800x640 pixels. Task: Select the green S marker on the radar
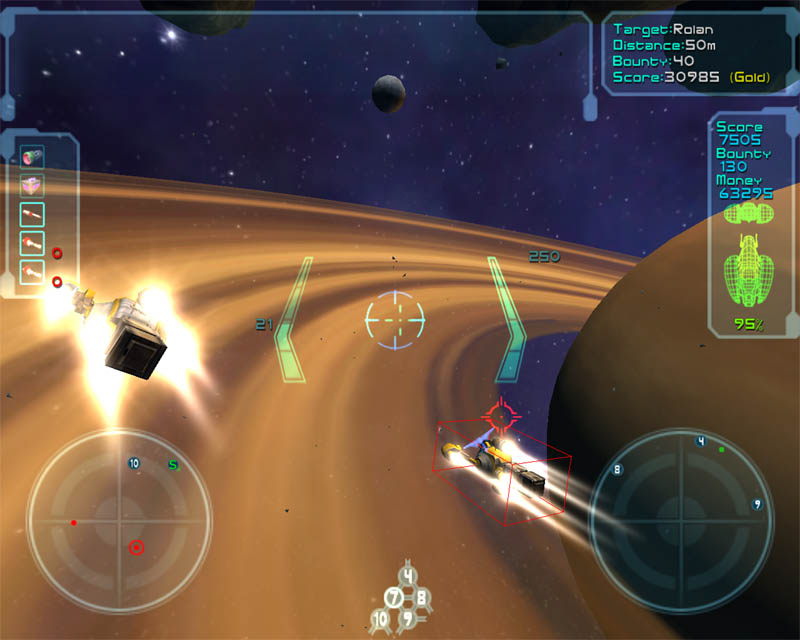(x=173, y=464)
